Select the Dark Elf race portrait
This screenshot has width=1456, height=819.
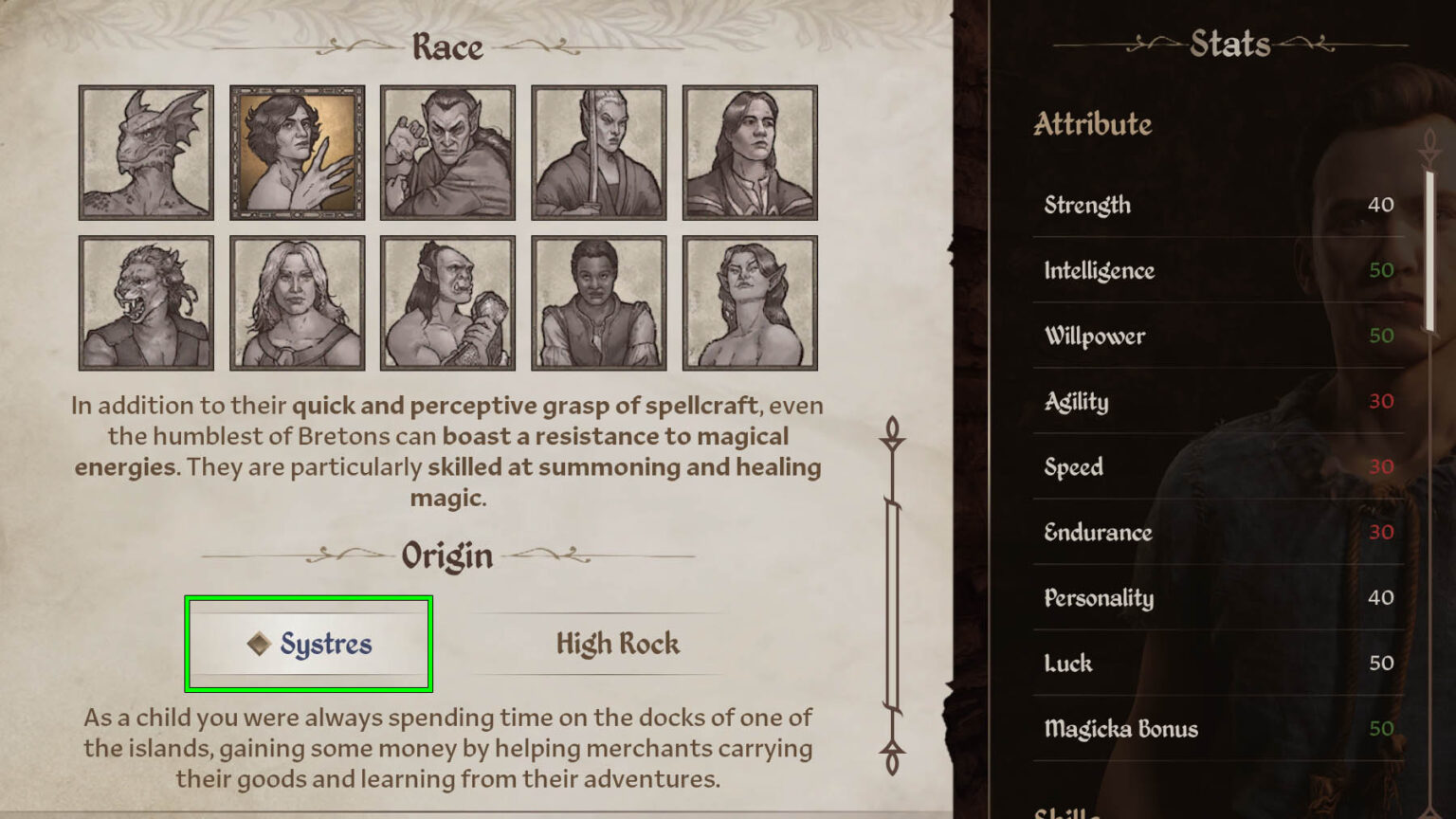tap(447, 154)
